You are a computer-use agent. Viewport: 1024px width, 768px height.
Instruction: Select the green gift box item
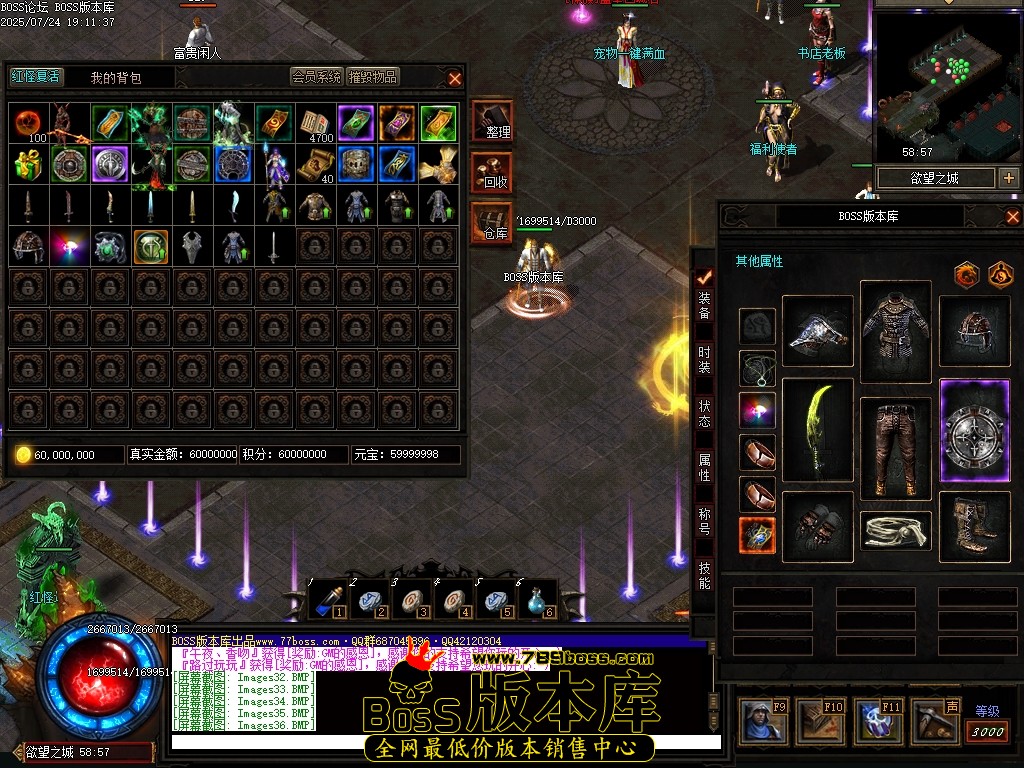point(28,163)
